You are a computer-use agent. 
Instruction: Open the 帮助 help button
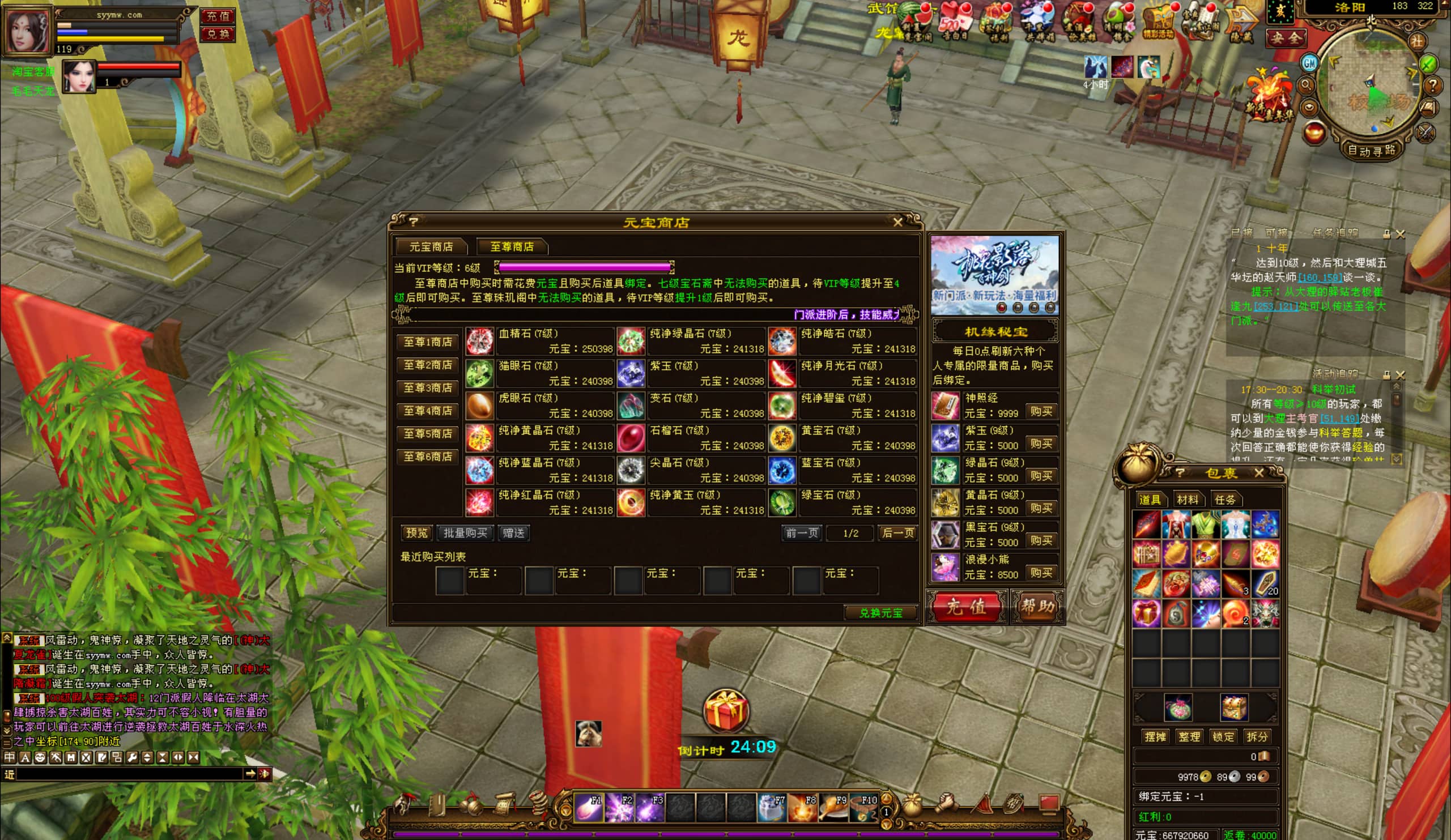pyautogui.click(x=1037, y=606)
